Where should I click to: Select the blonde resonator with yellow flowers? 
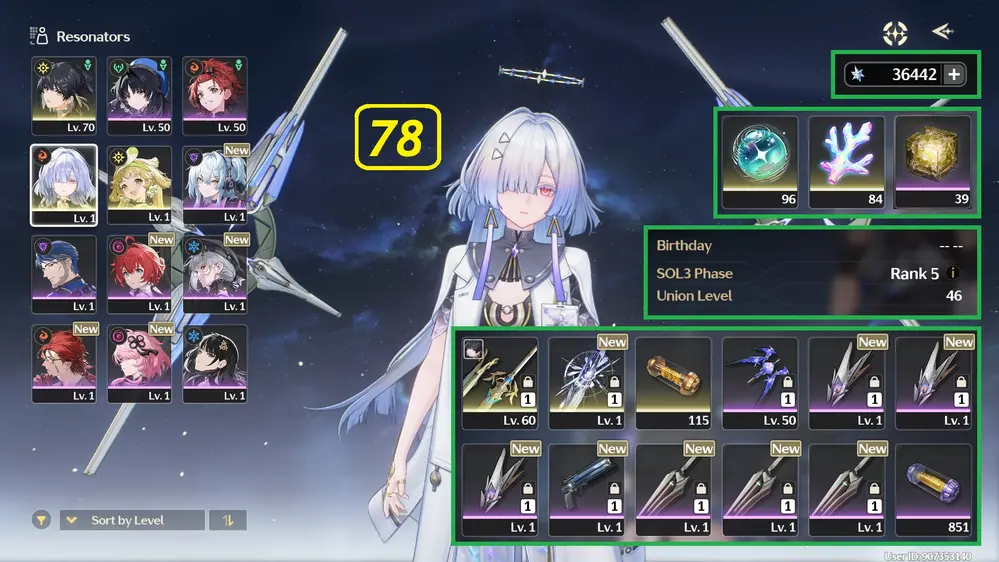click(139, 184)
